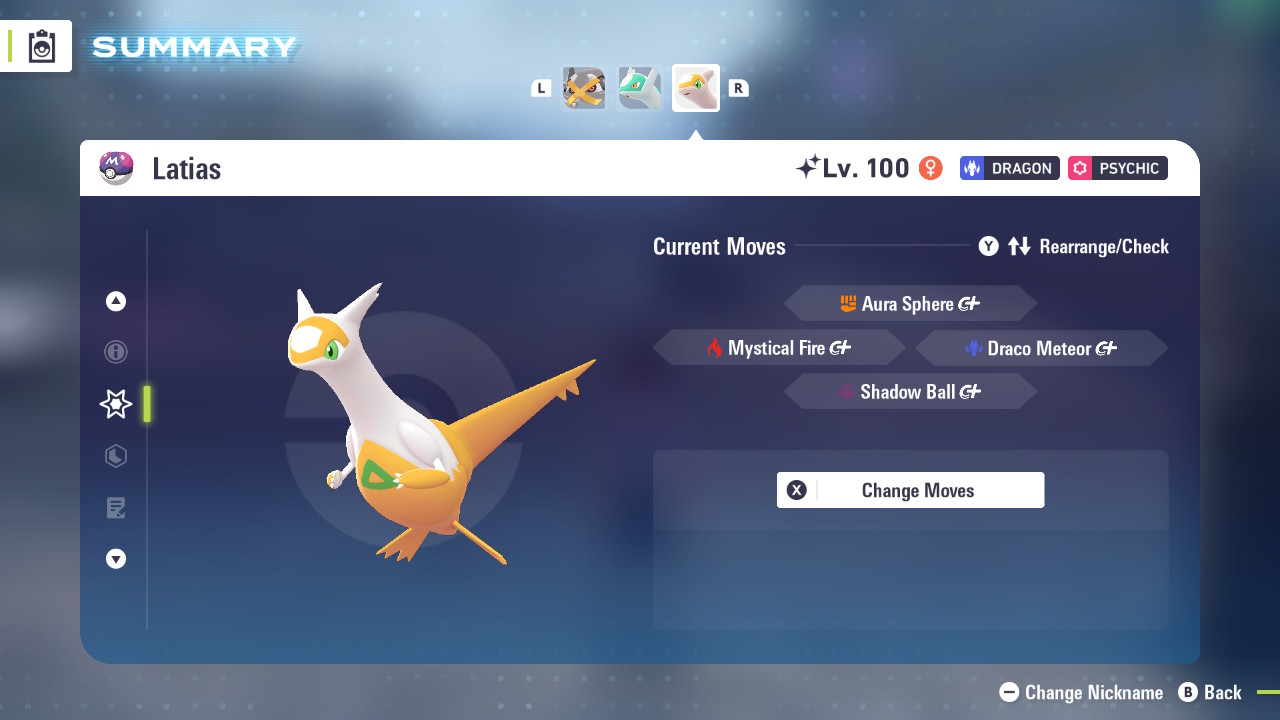
Task: Open the memo page via the notes icon
Action: [115, 508]
